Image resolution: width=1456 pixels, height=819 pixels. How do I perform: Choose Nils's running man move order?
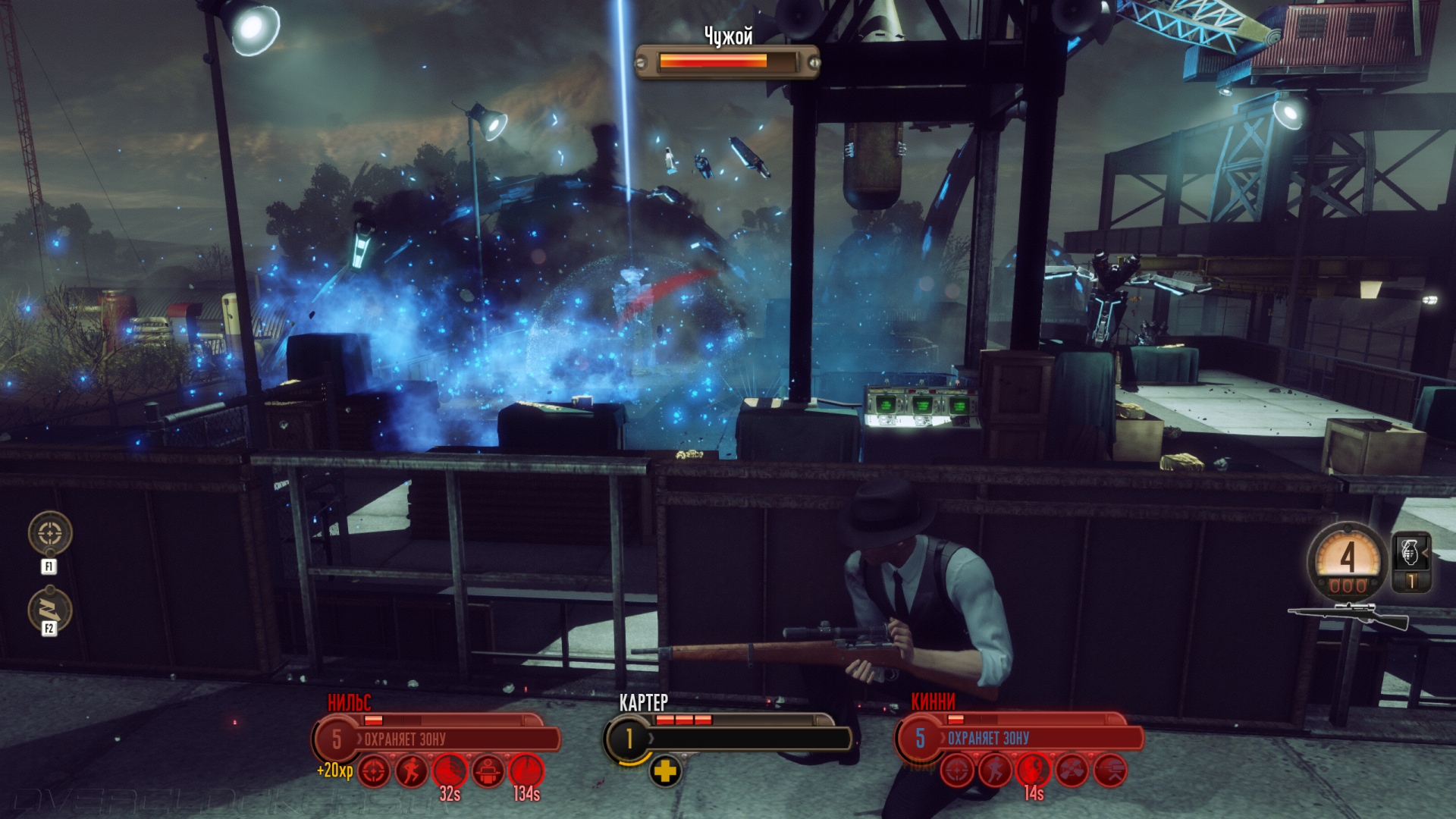coord(412,772)
